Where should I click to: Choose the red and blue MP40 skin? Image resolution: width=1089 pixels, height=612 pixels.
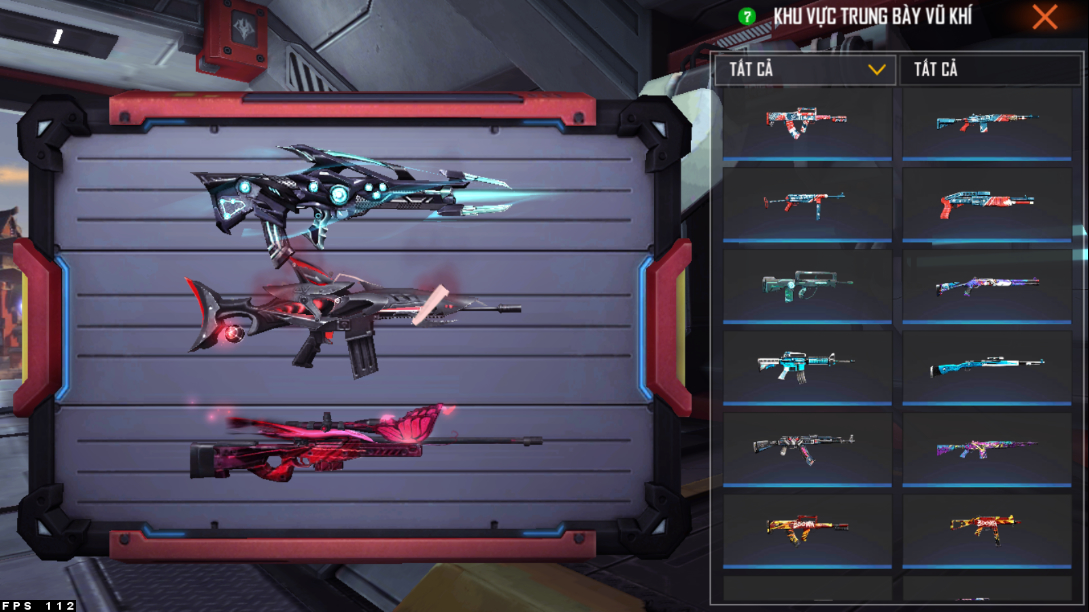coord(806,203)
